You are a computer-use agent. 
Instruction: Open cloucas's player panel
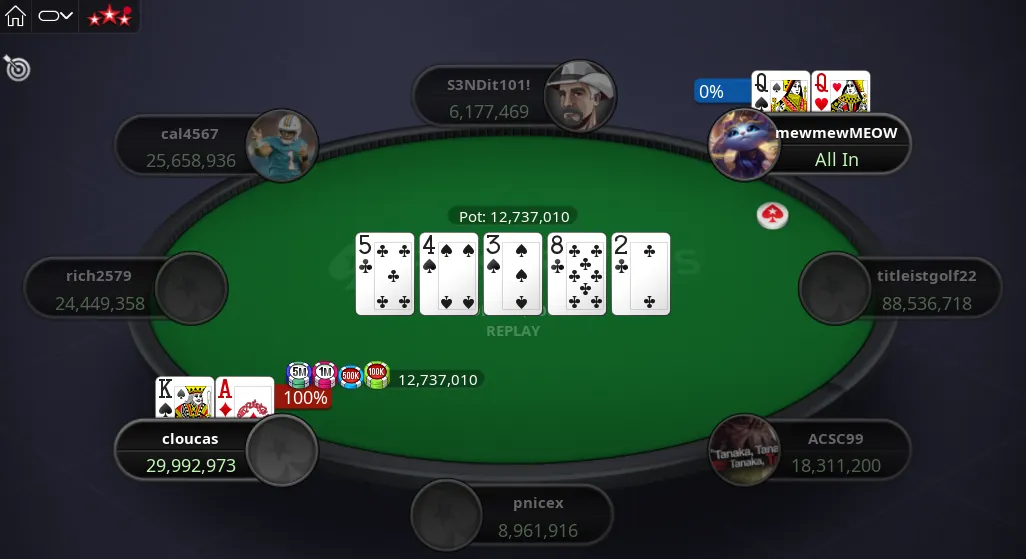pyautogui.click(x=190, y=452)
